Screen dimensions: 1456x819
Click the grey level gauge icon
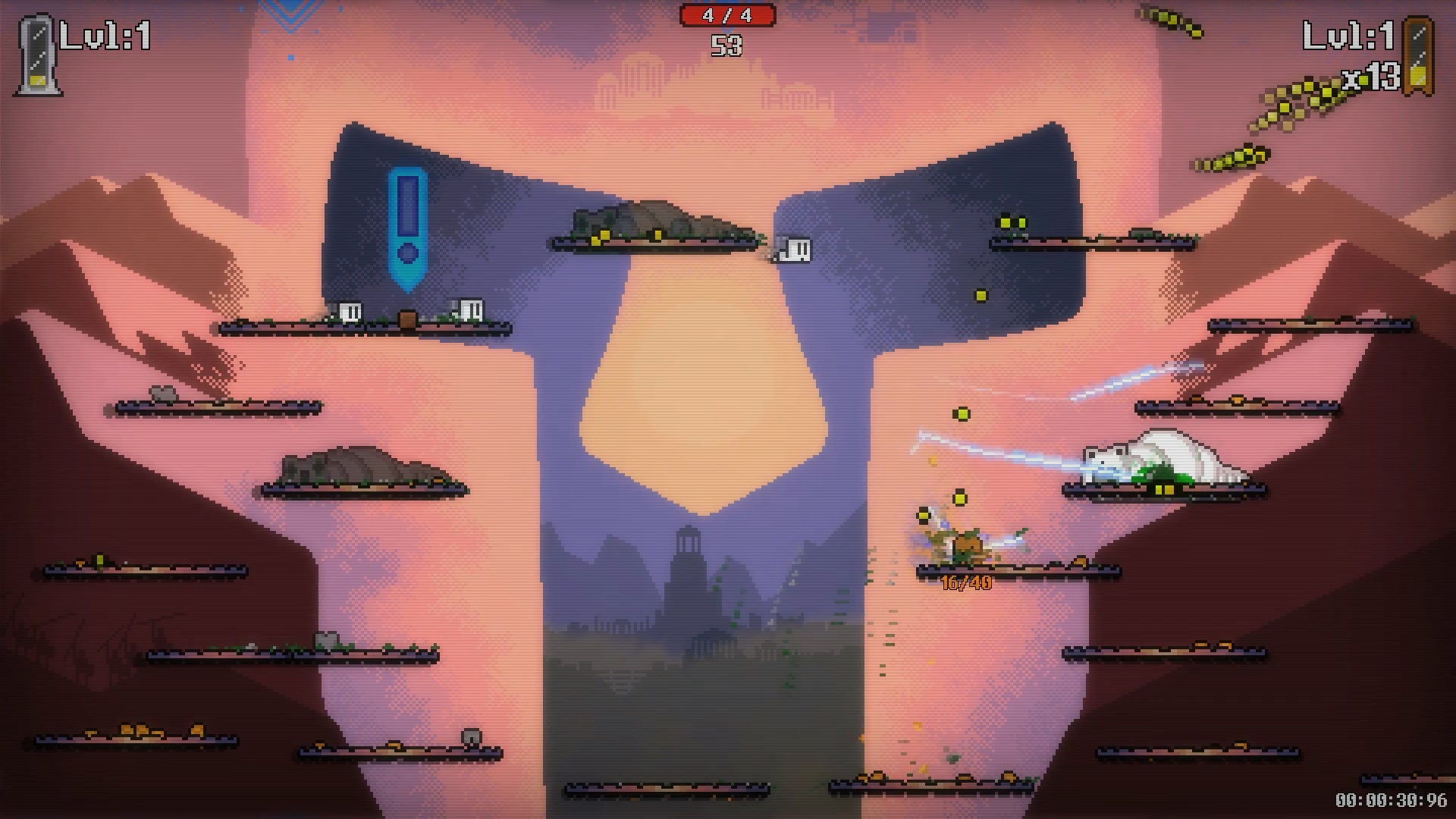tap(36, 57)
